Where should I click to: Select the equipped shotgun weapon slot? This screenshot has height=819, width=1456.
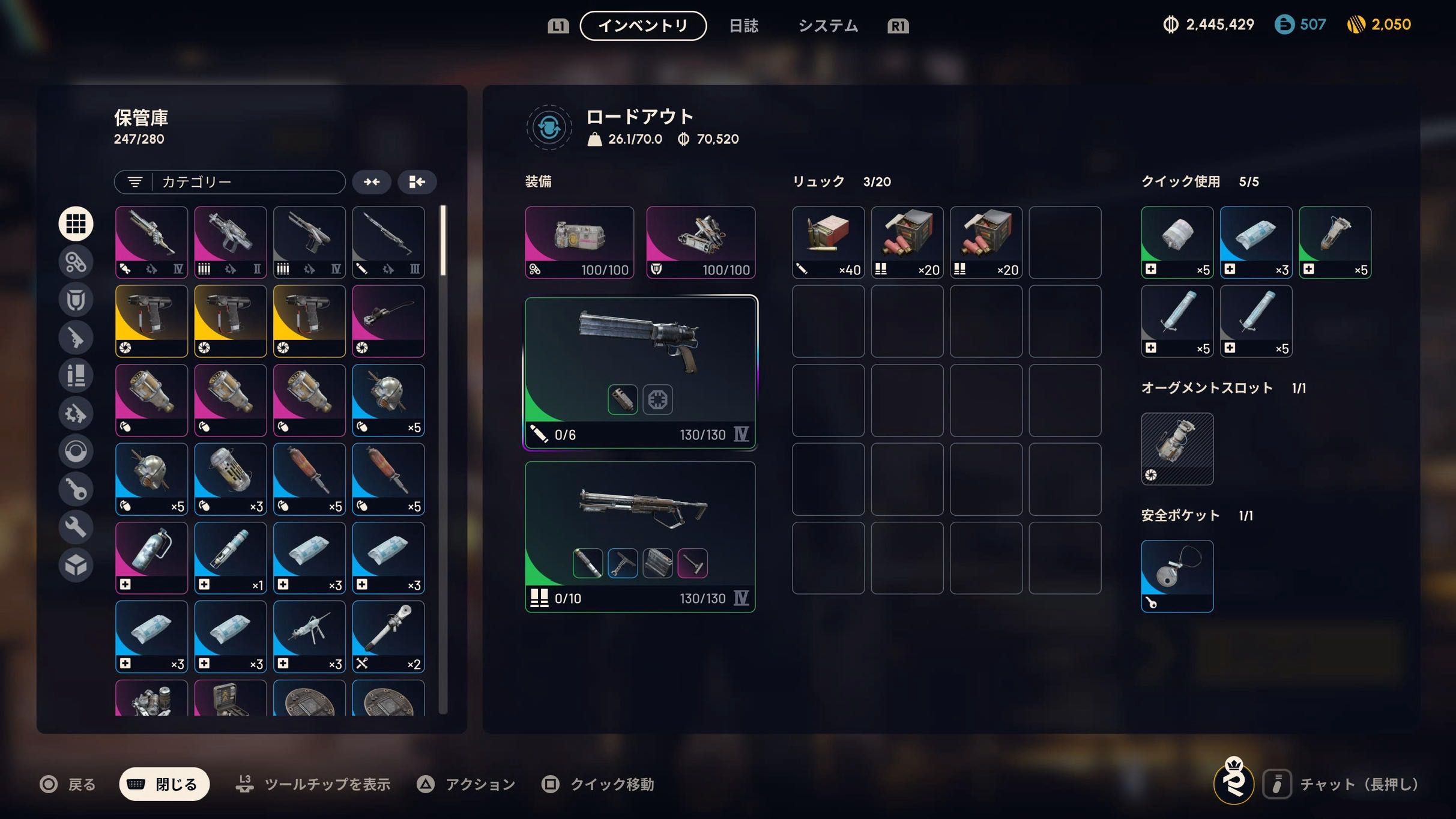(x=640, y=537)
